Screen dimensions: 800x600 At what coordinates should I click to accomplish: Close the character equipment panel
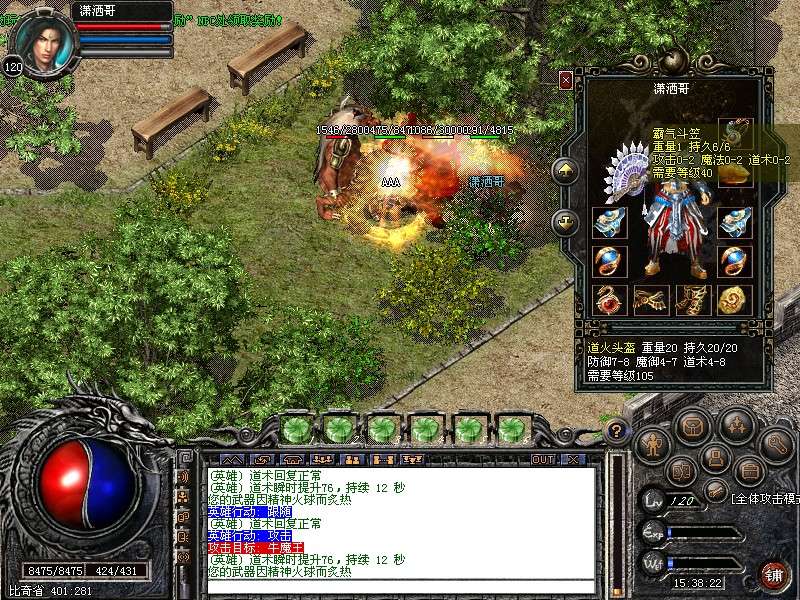tap(566, 80)
